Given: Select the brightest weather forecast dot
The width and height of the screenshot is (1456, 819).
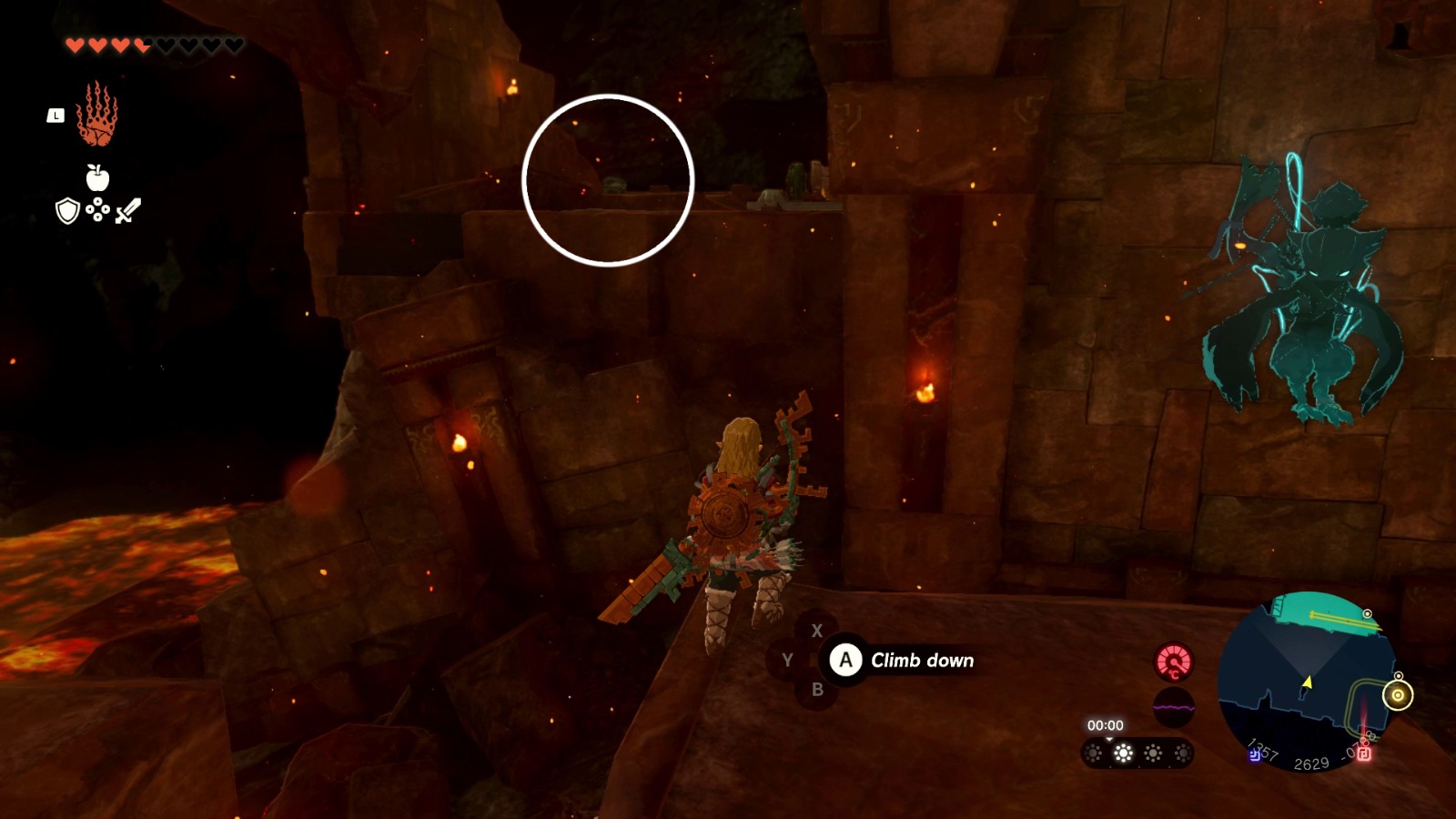Looking at the screenshot, I should coord(1123,752).
